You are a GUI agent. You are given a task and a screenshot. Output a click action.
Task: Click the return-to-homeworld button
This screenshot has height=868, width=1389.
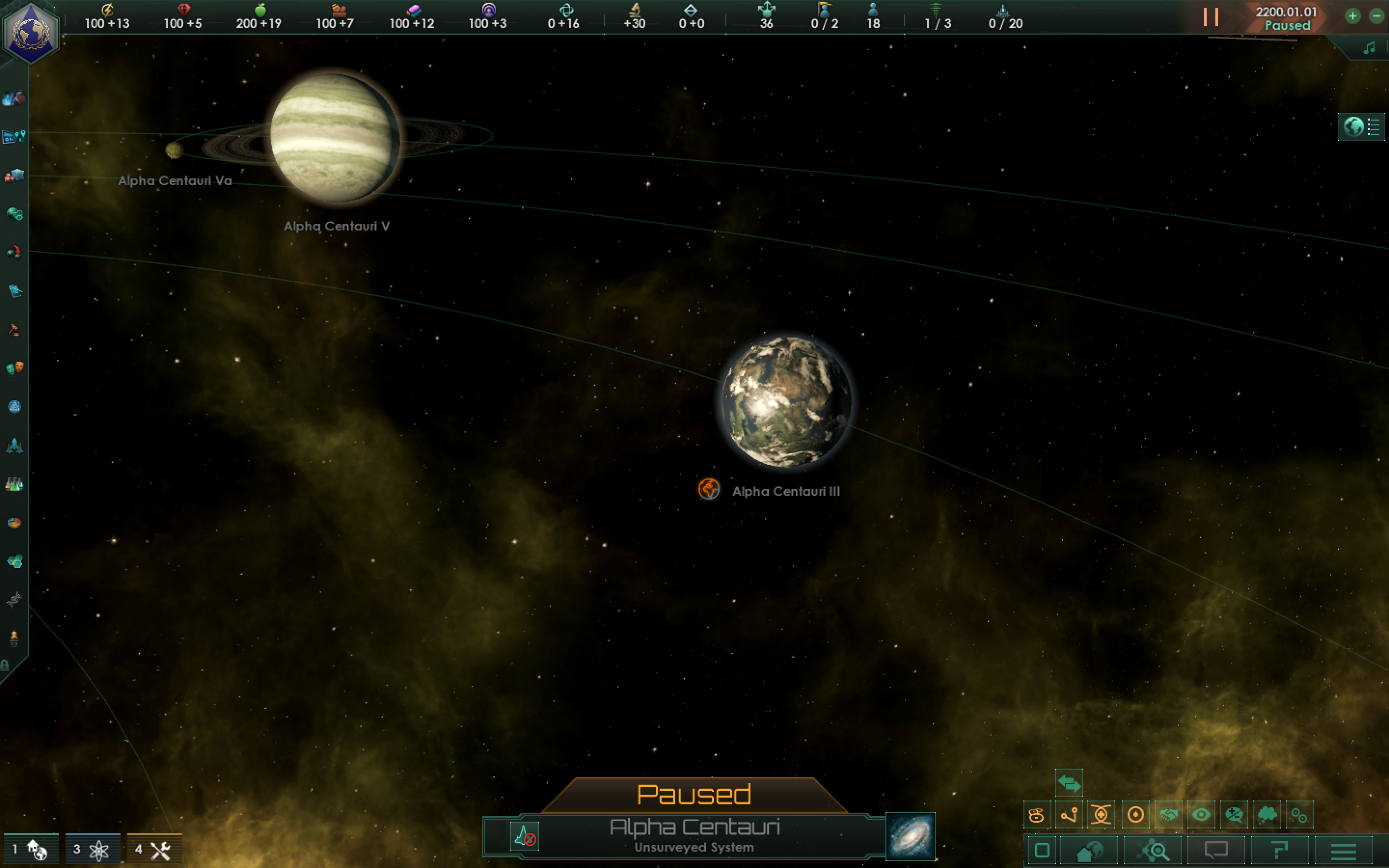coord(1089,851)
